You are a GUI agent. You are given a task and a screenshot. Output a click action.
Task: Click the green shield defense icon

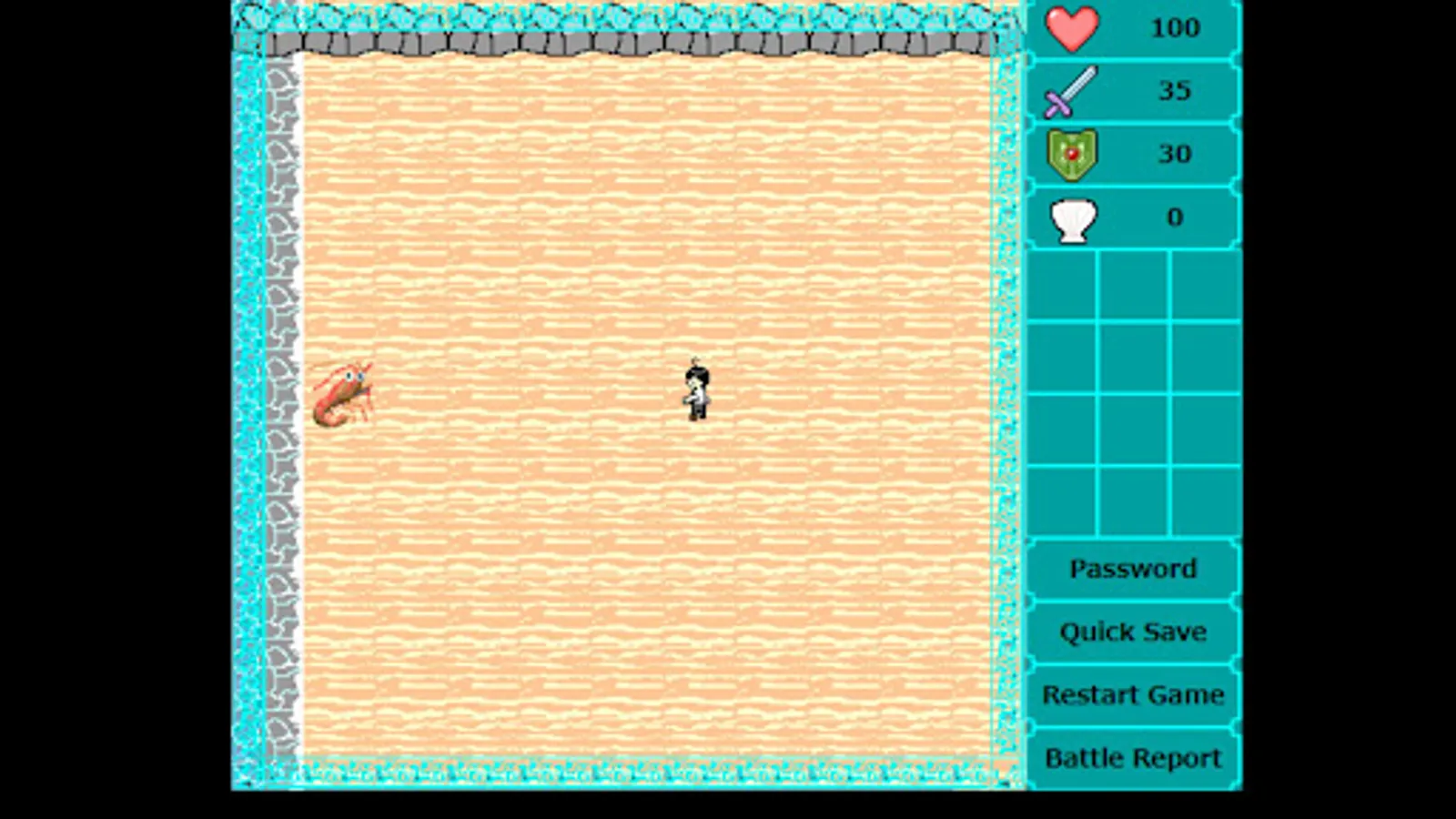(x=1074, y=154)
